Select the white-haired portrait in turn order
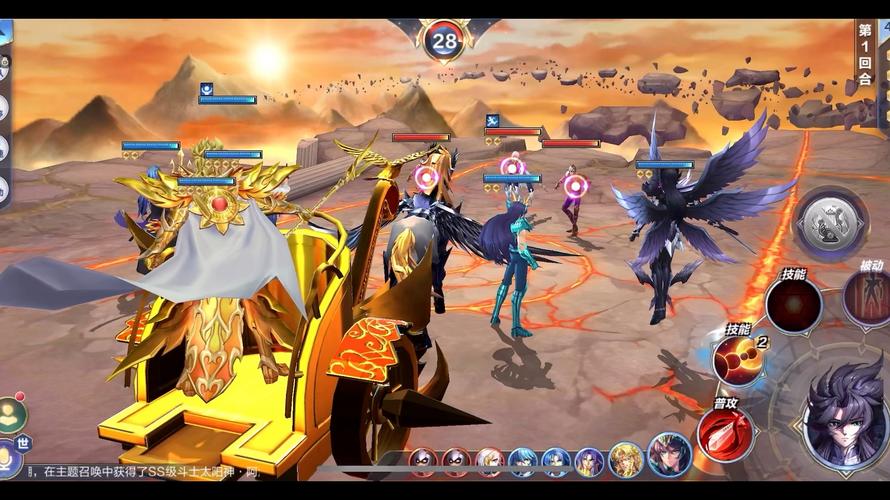The width and height of the screenshot is (890, 500). point(489,461)
